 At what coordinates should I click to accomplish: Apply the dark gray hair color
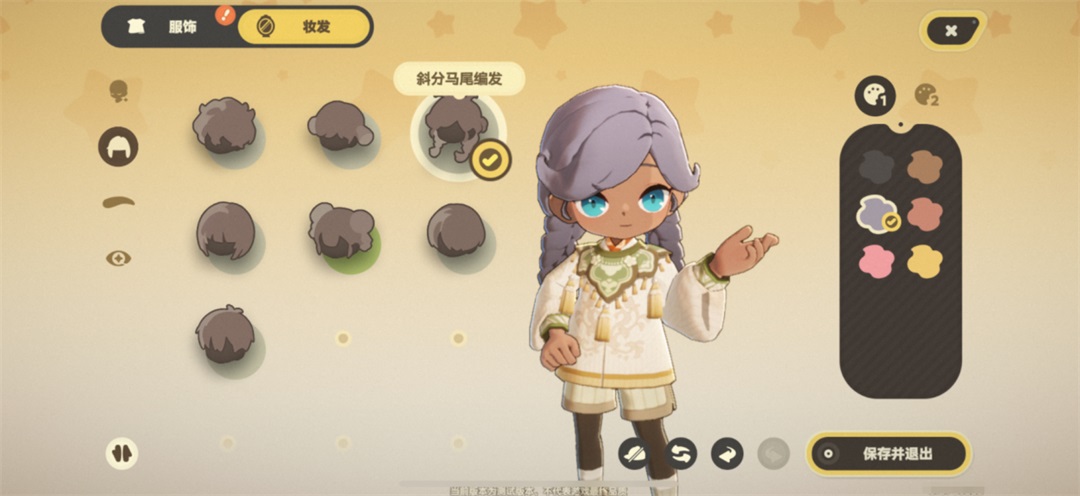pos(876,166)
